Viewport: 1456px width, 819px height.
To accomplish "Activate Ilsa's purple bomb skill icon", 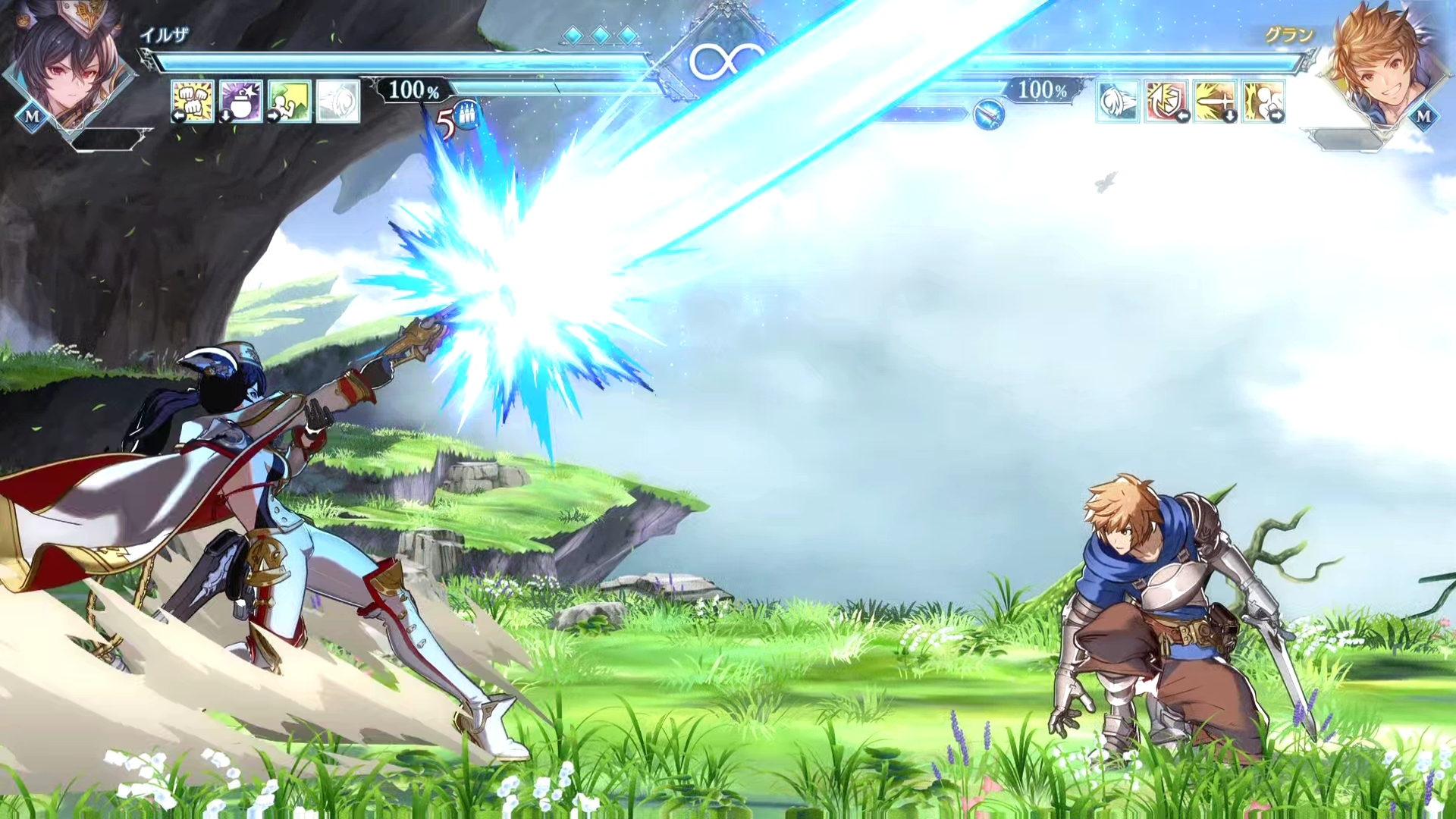I will pyautogui.click(x=240, y=100).
